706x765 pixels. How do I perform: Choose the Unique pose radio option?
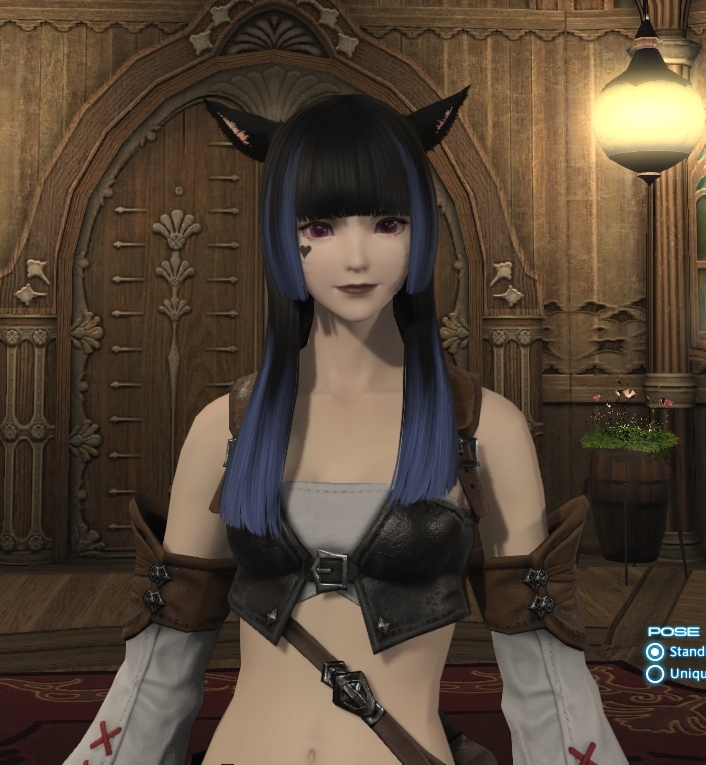[x=655, y=673]
